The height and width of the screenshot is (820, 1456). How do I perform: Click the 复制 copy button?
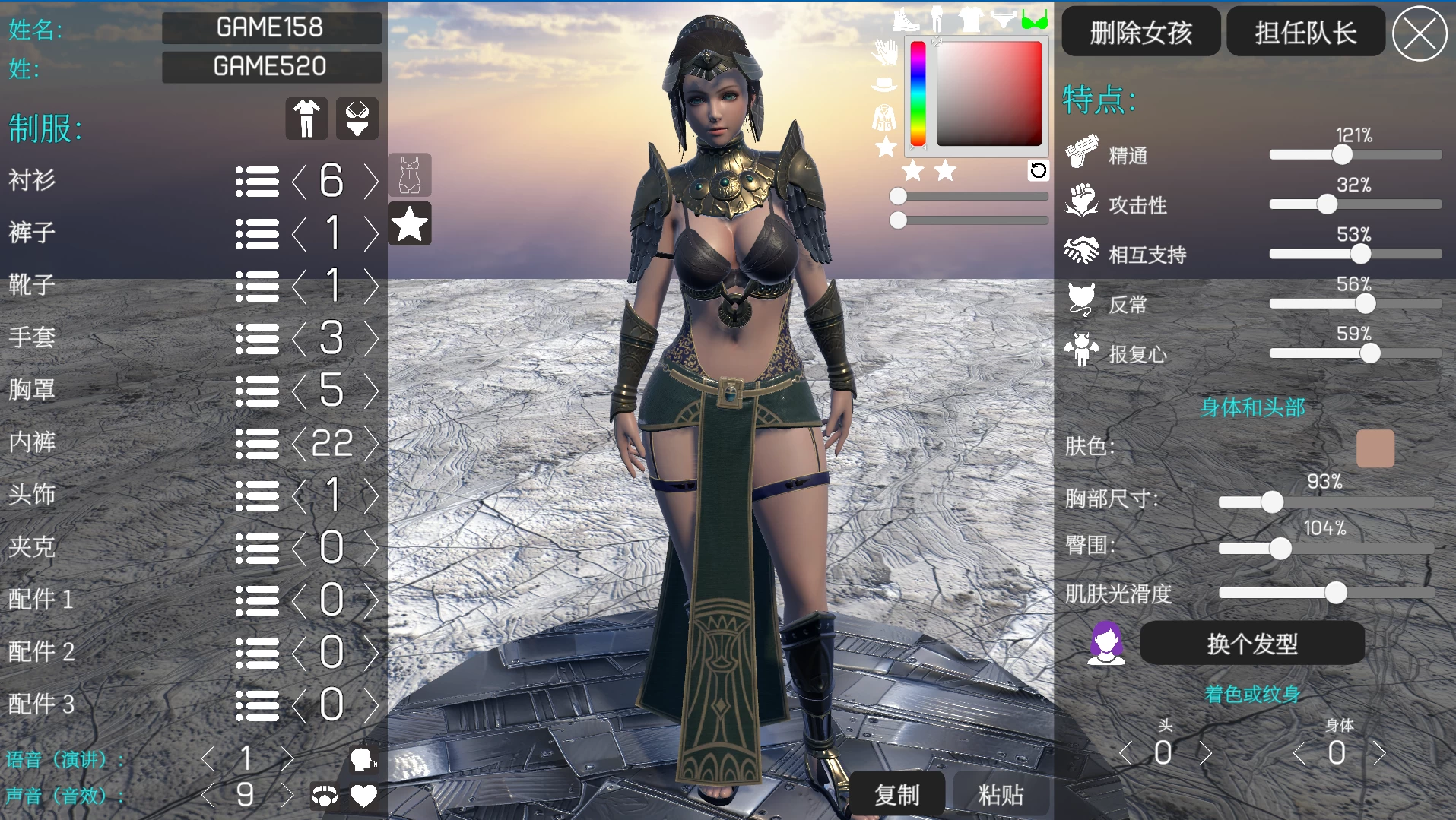point(897,793)
